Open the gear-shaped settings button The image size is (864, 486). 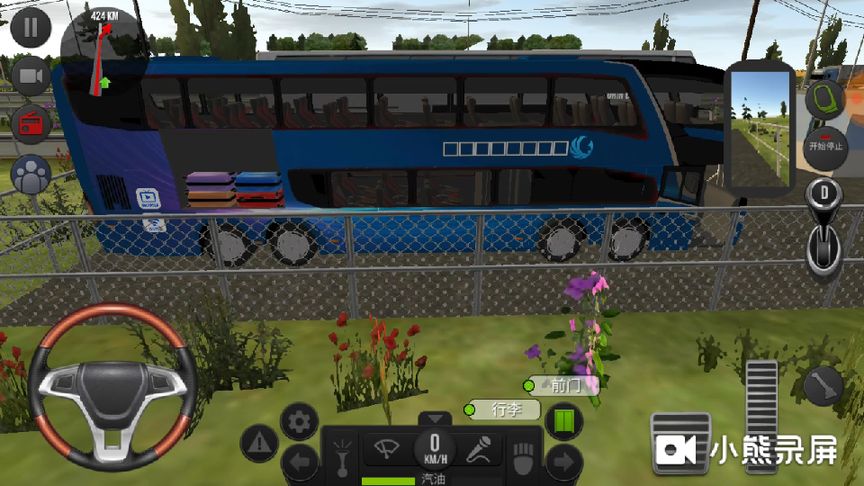click(299, 421)
